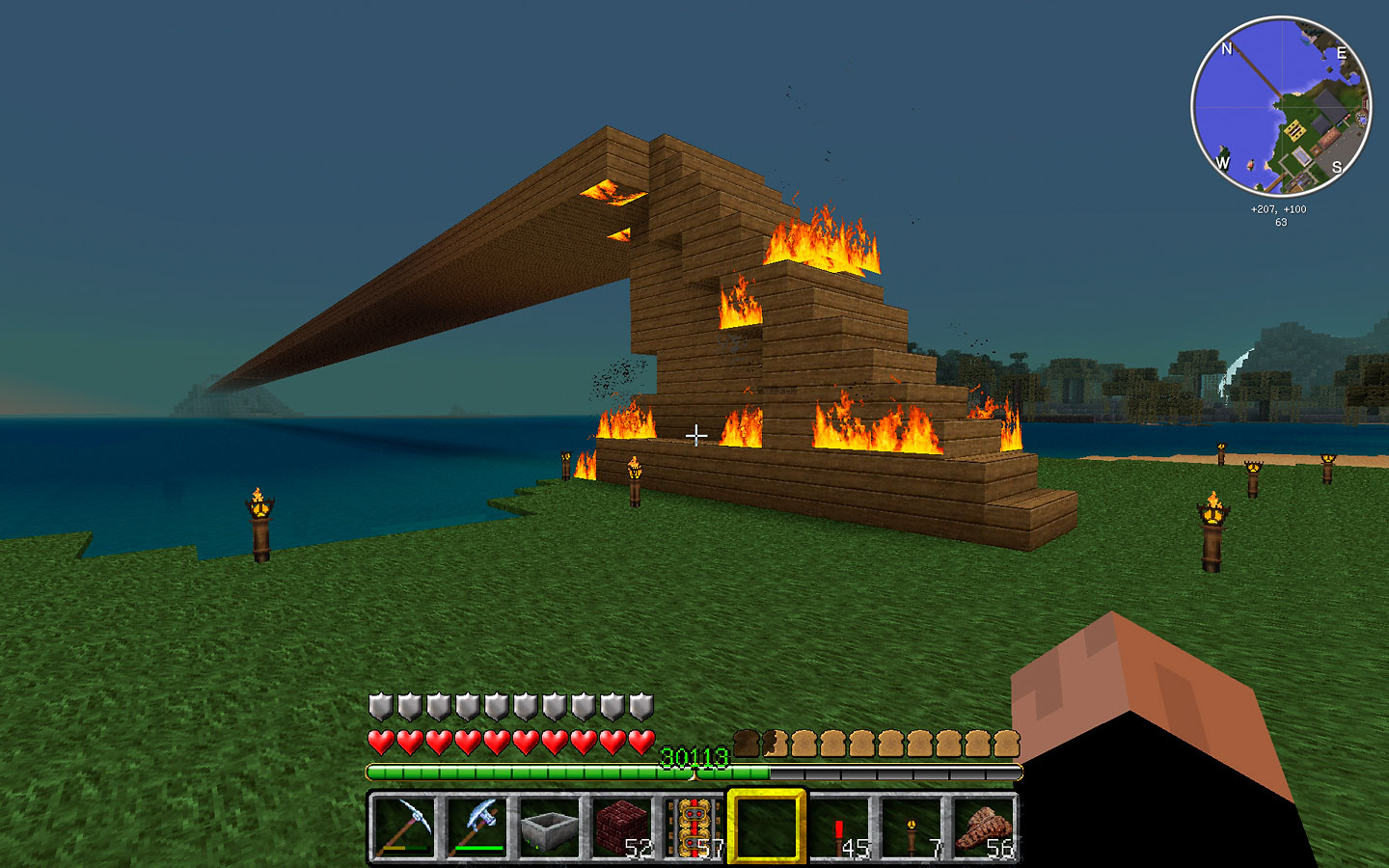
Task: Choose the torch stack of seven
Action: point(912,827)
